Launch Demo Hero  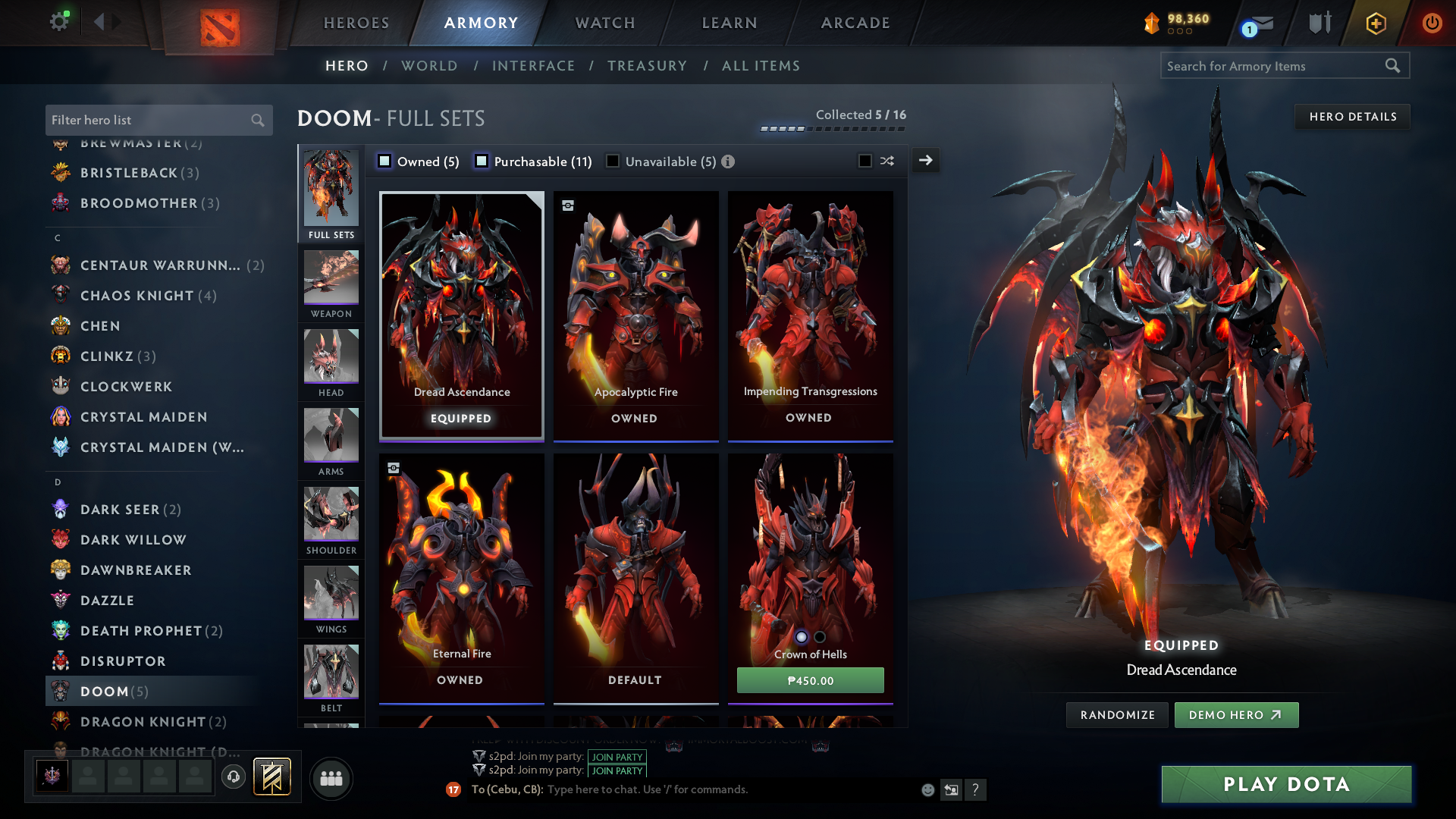(1236, 715)
